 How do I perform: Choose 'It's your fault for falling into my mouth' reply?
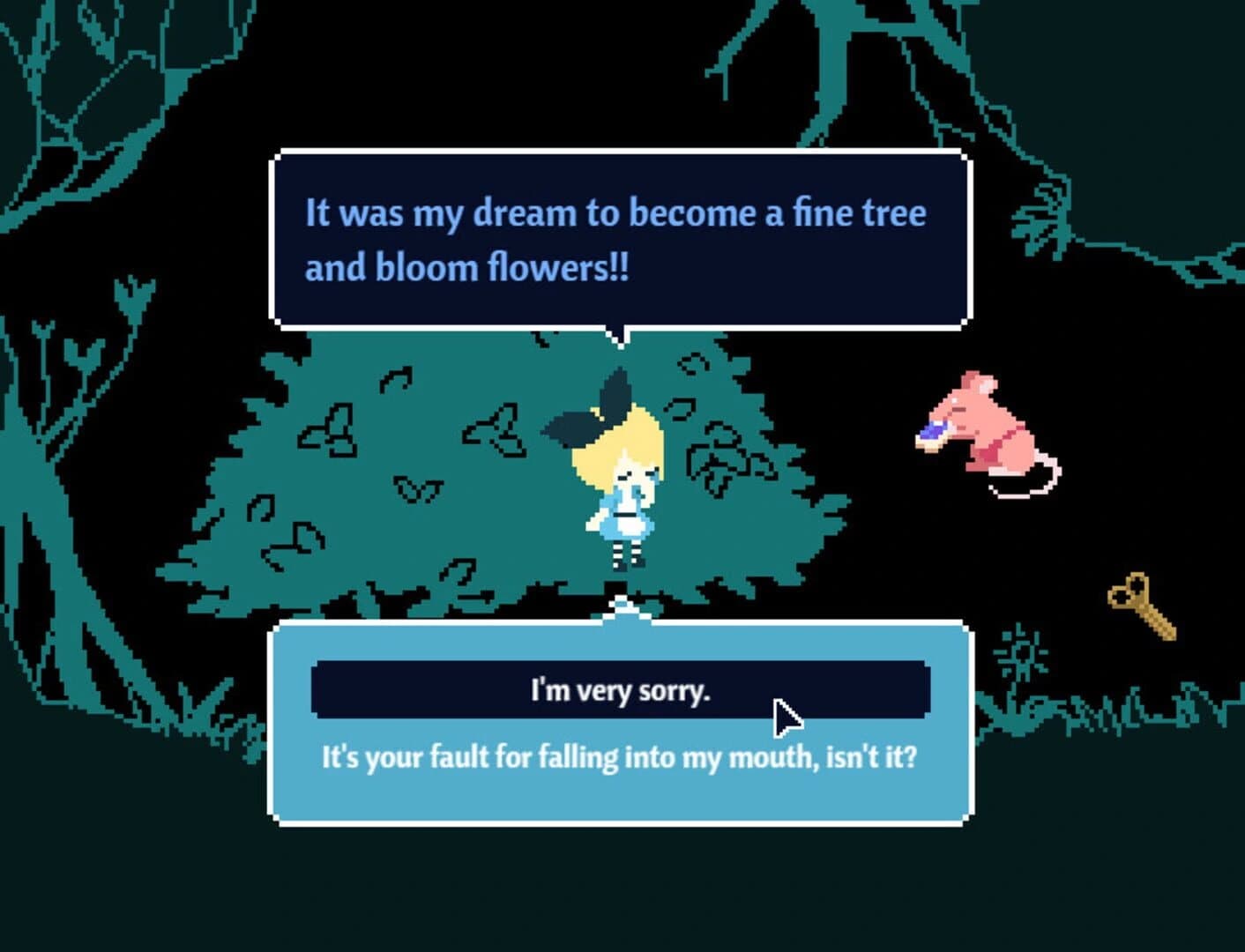(620, 756)
